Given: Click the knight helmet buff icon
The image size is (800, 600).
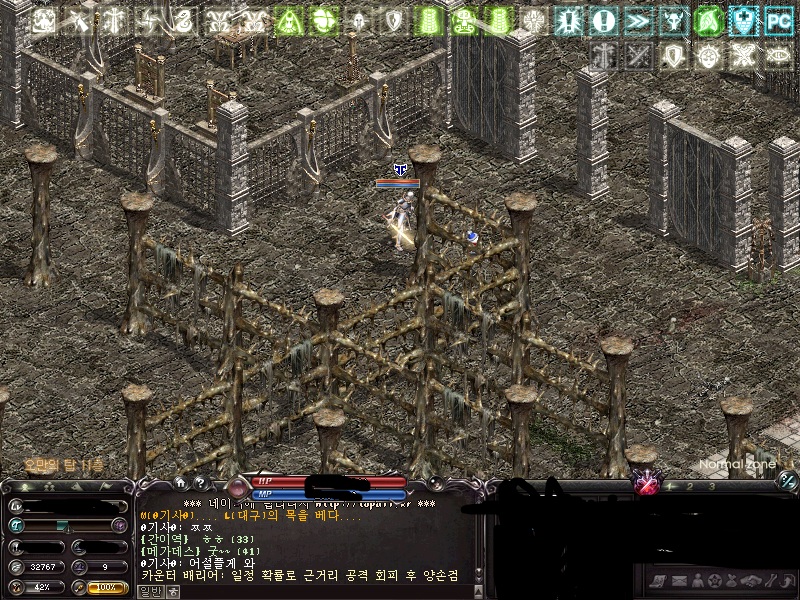Looking at the screenshot, I should click(358, 20).
